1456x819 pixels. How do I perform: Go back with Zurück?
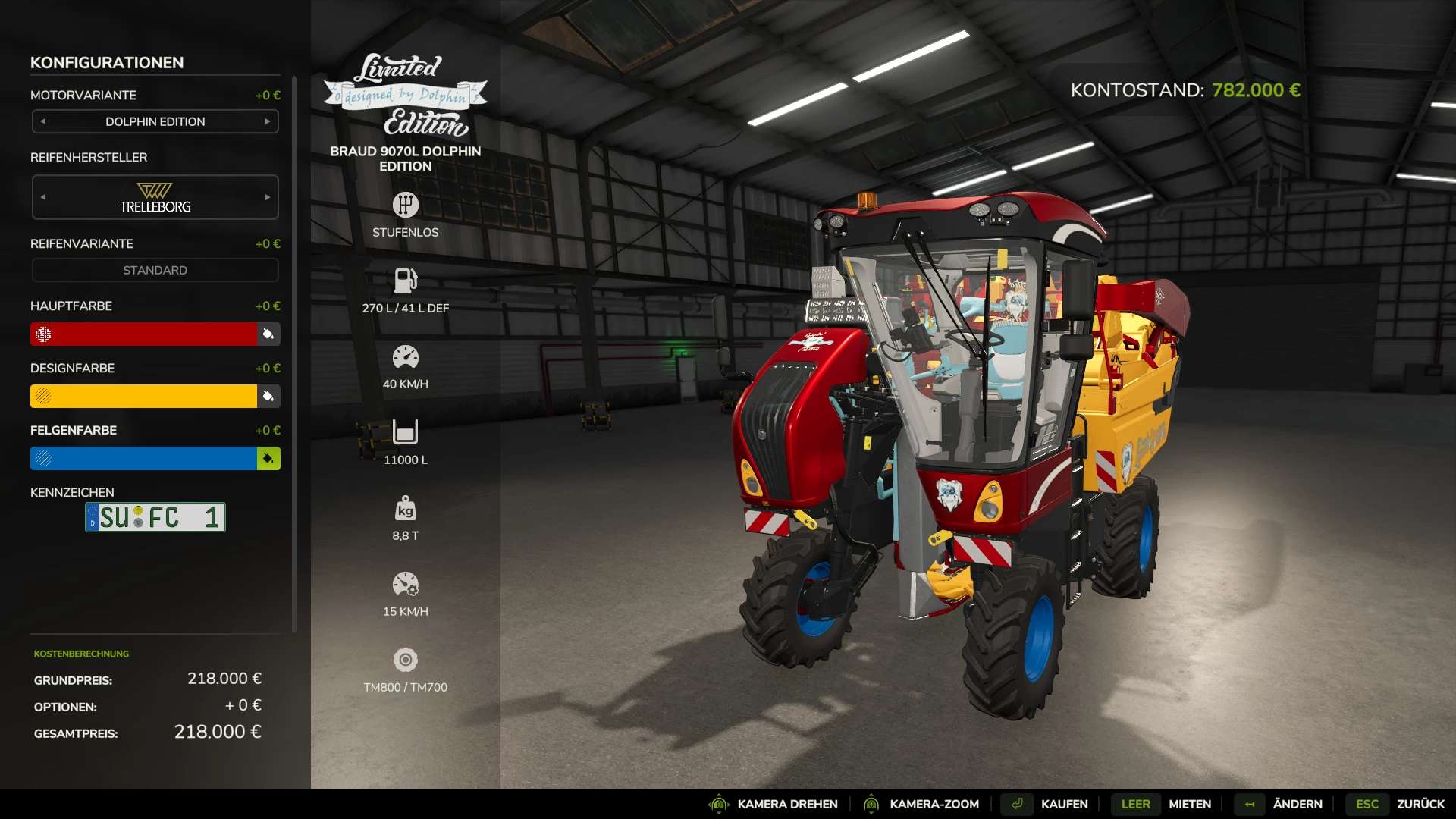tap(1420, 804)
